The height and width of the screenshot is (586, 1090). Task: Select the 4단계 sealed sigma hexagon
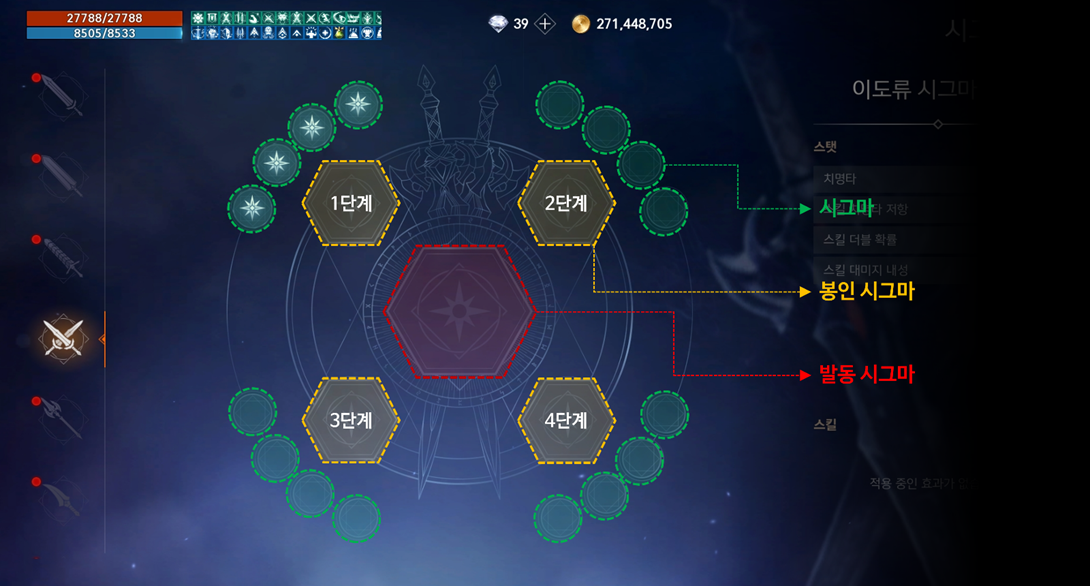tap(566, 420)
